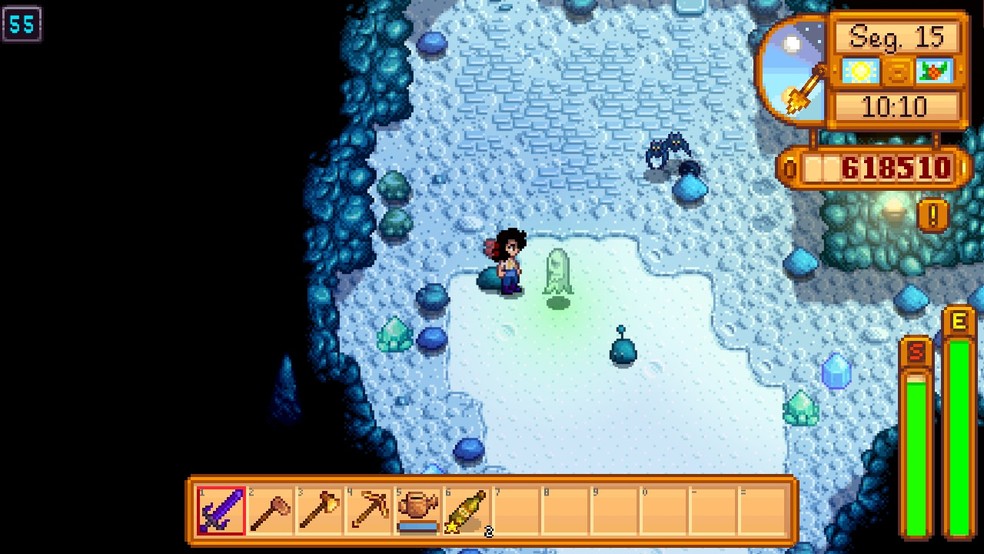Equip the hoe from the hotbar

(270, 511)
